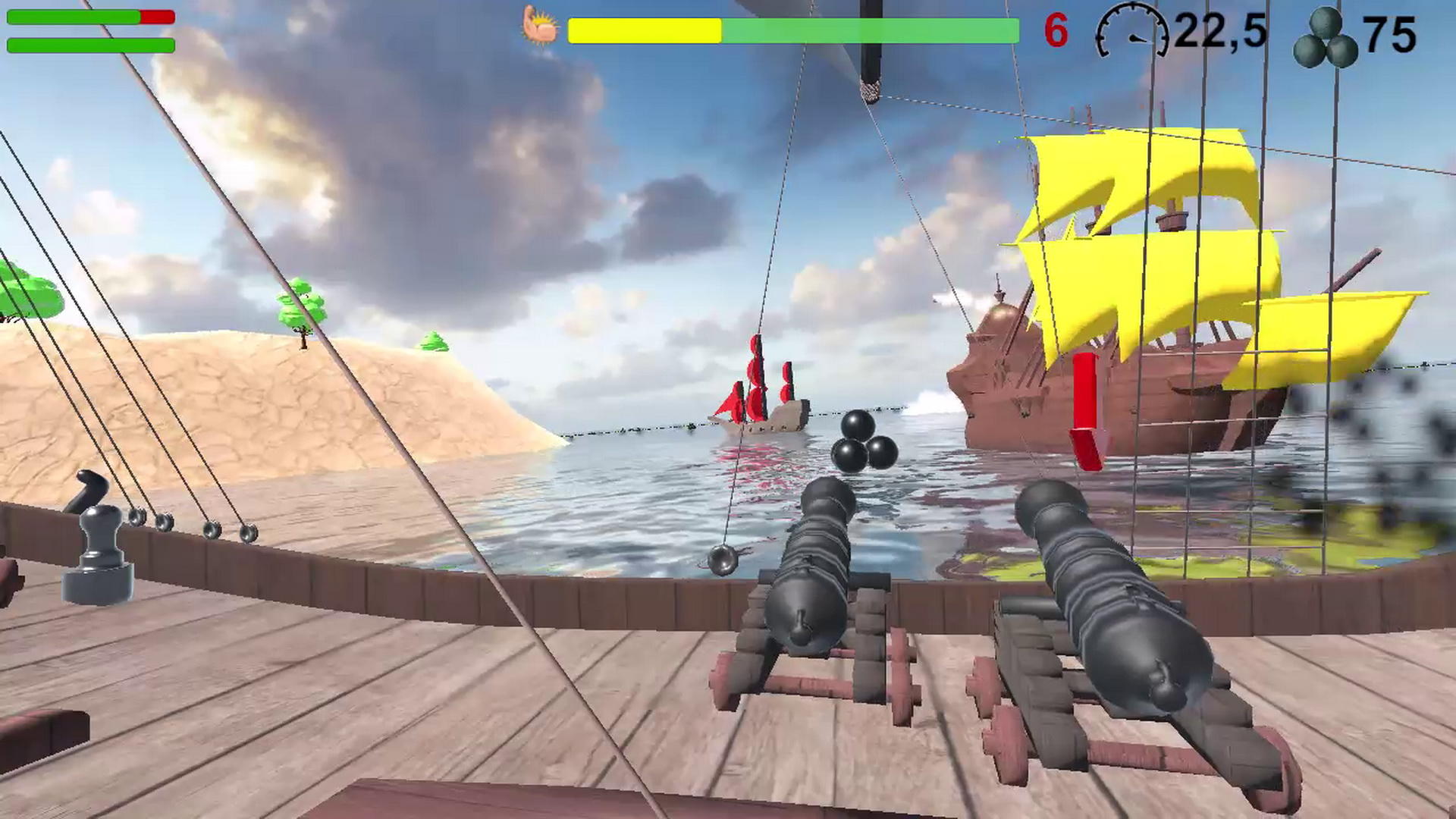Image resolution: width=1456 pixels, height=819 pixels.
Task: Click the red counter showing 6
Action: click(x=1056, y=29)
